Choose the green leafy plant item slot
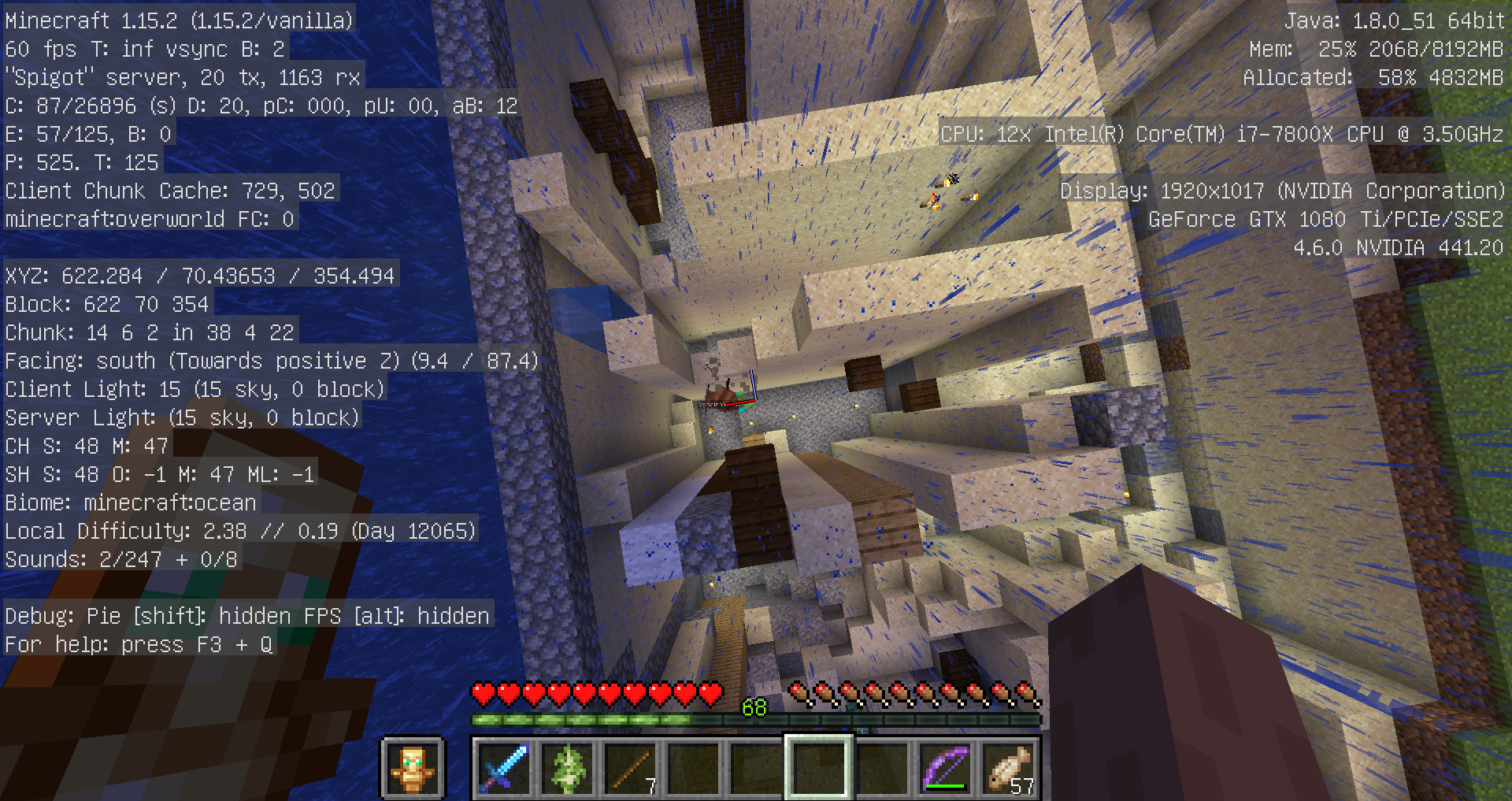1512x801 pixels. tap(567, 768)
